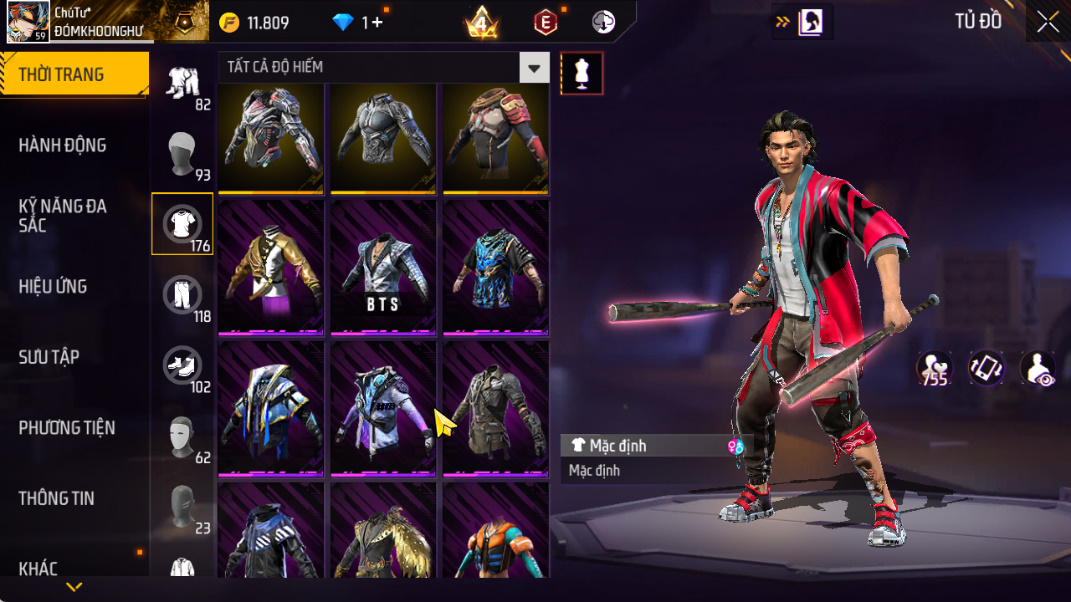This screenshot has height=602, width=1071.
Task: Select the KỸ NĂNG ĐA SẮC tab
Action: [62, 215]
